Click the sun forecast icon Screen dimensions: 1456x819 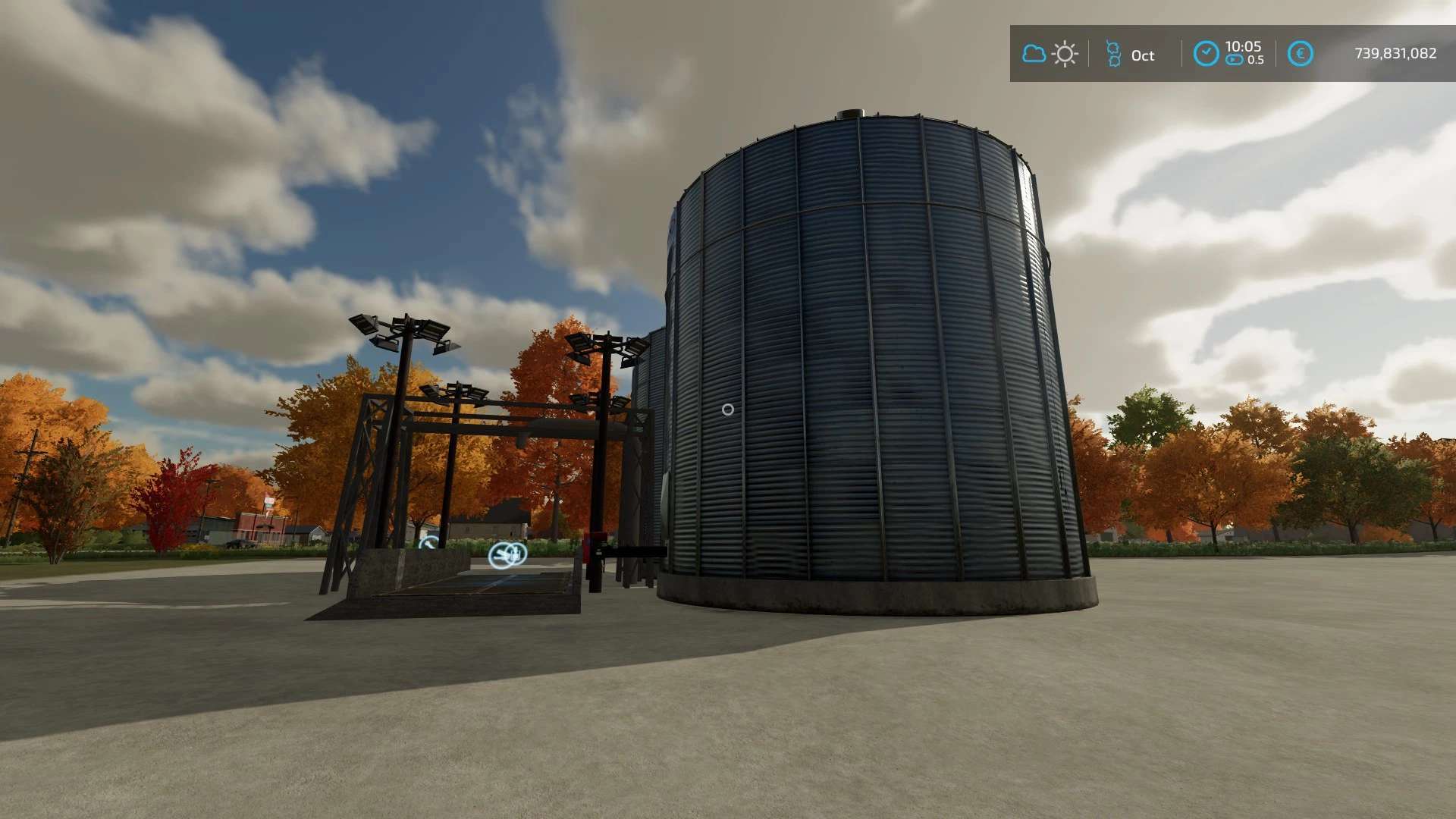click(x=1065, y=54)
